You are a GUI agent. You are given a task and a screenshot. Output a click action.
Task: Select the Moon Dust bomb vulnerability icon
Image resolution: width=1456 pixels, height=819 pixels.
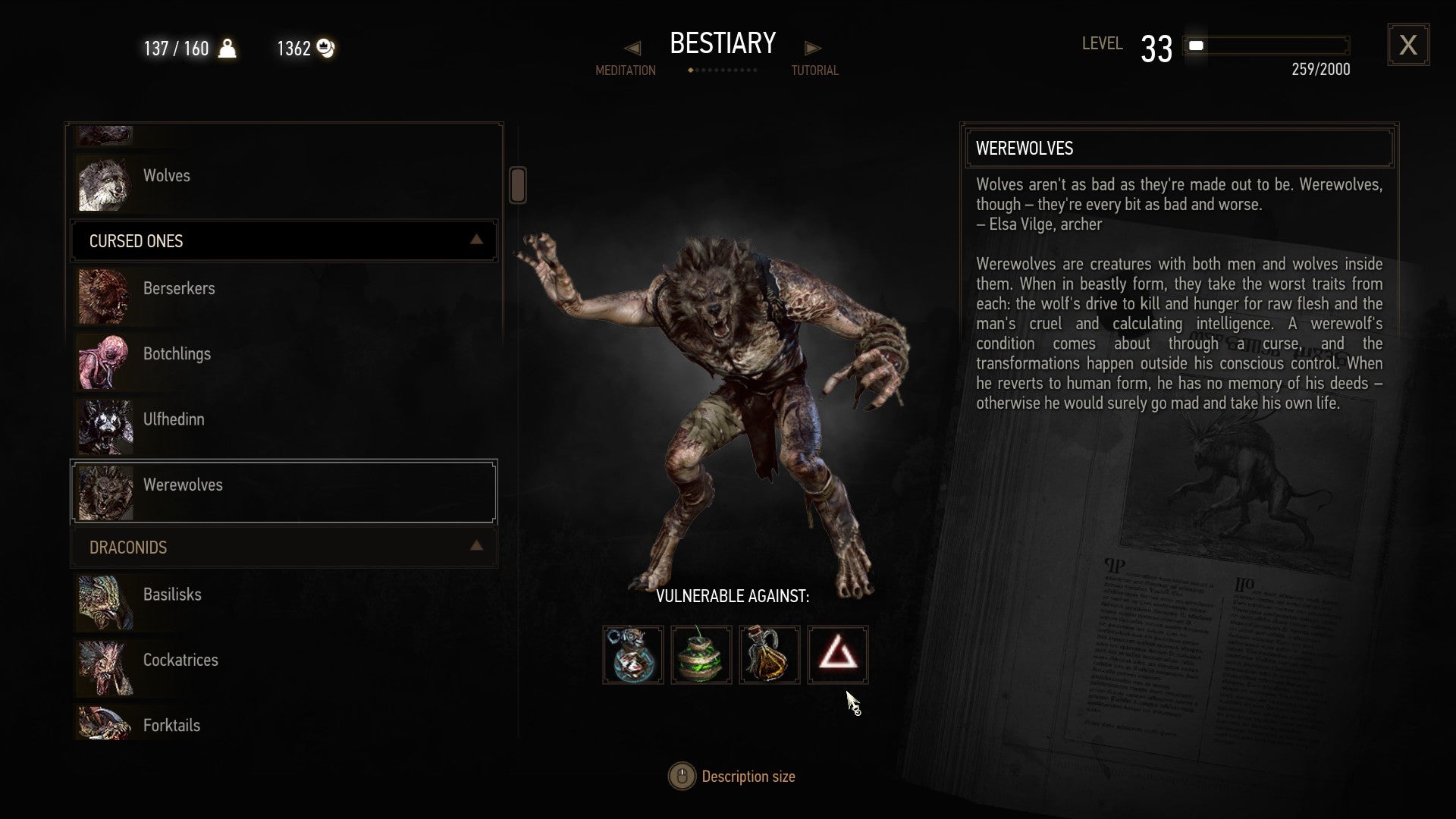click(633, 654)
